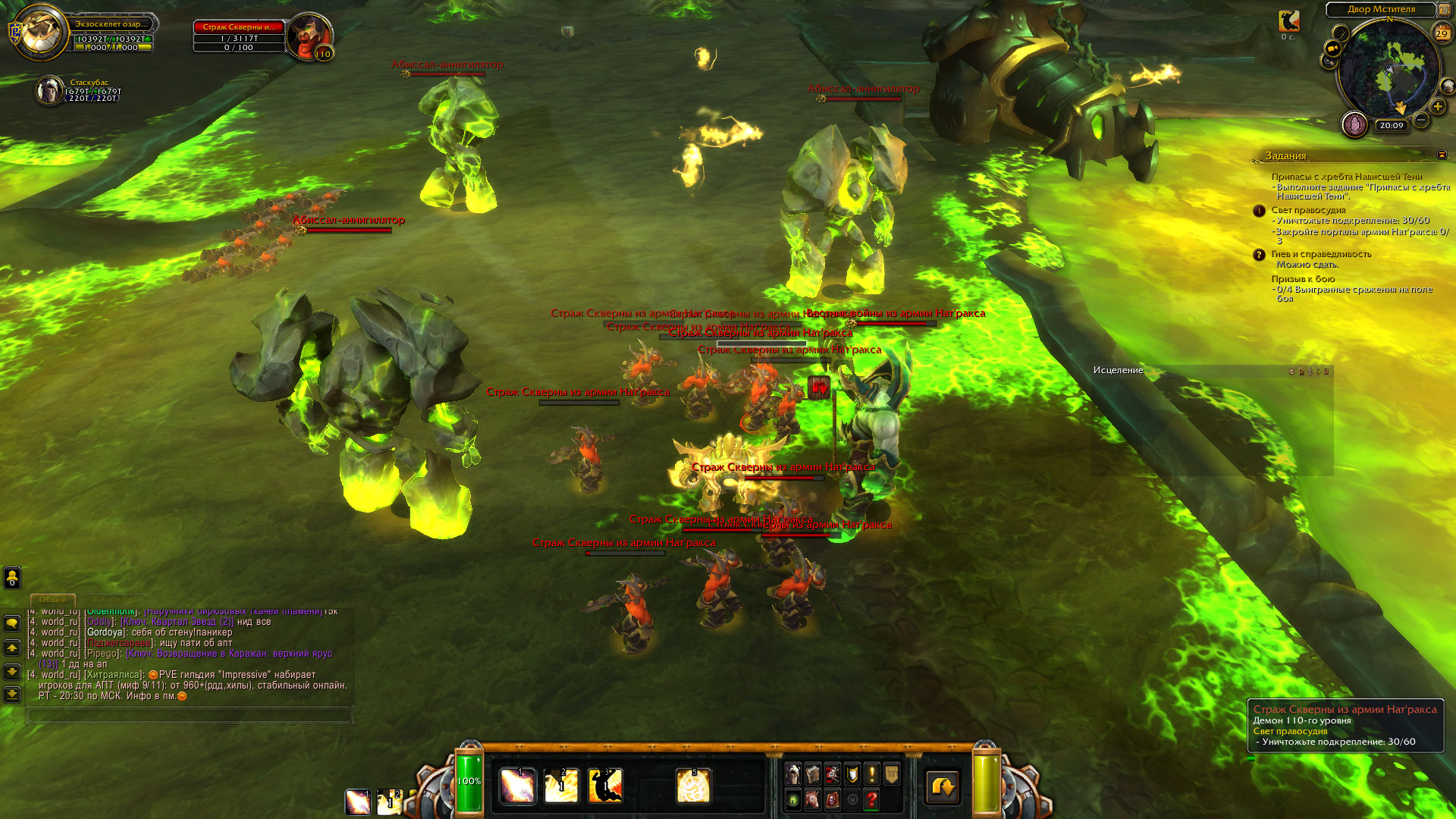
Task: Click the social friends button showing 0
Action: tap(12, 578)
